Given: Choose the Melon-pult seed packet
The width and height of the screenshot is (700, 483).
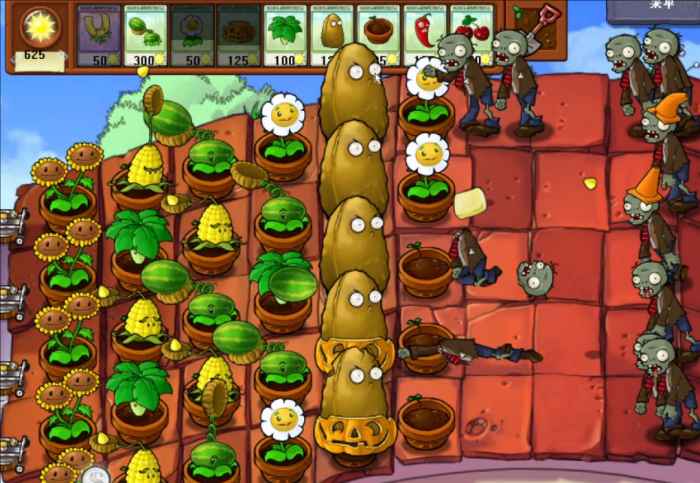Looking at the screenshot, I should pyautogui.click(x=145, y=35).
